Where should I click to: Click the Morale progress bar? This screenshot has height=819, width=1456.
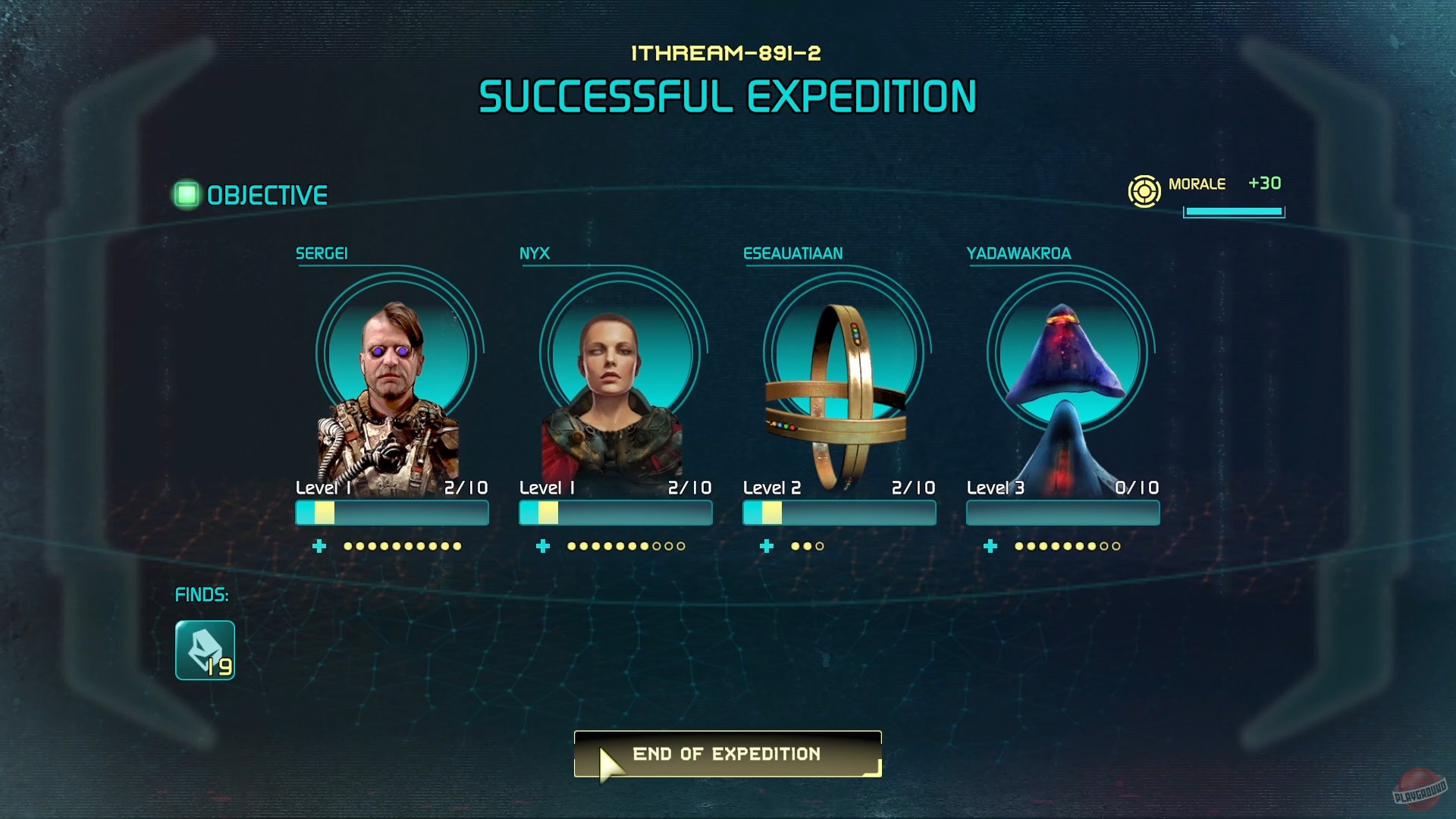pyautogui.click(x=1232, y=213)
